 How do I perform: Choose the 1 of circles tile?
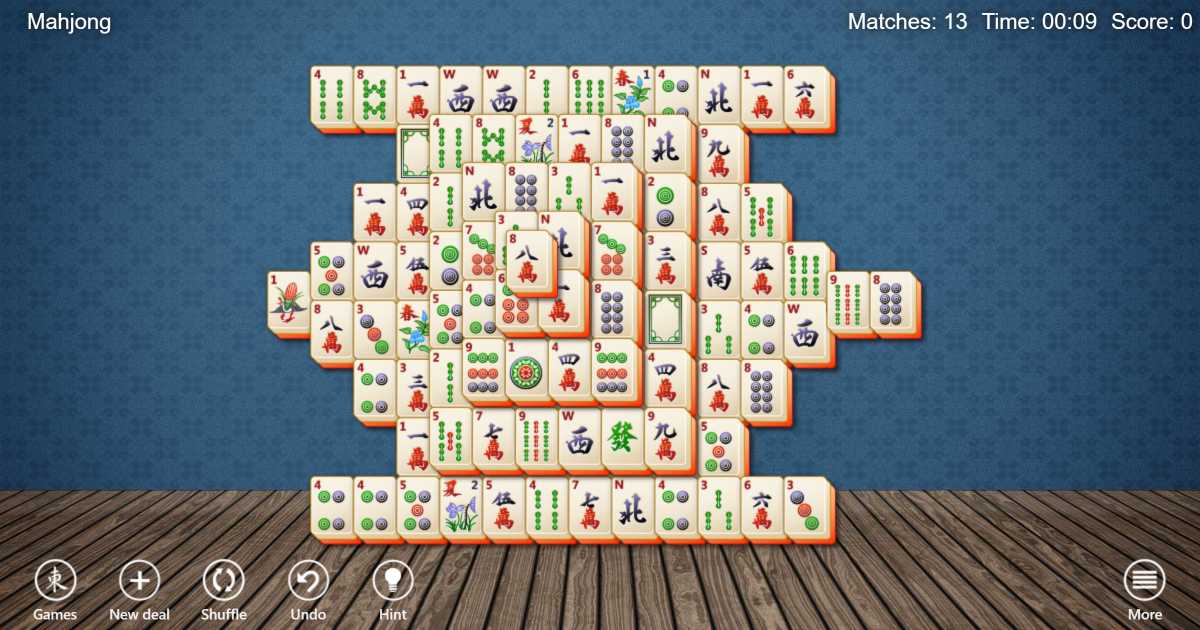coord(527,372)
